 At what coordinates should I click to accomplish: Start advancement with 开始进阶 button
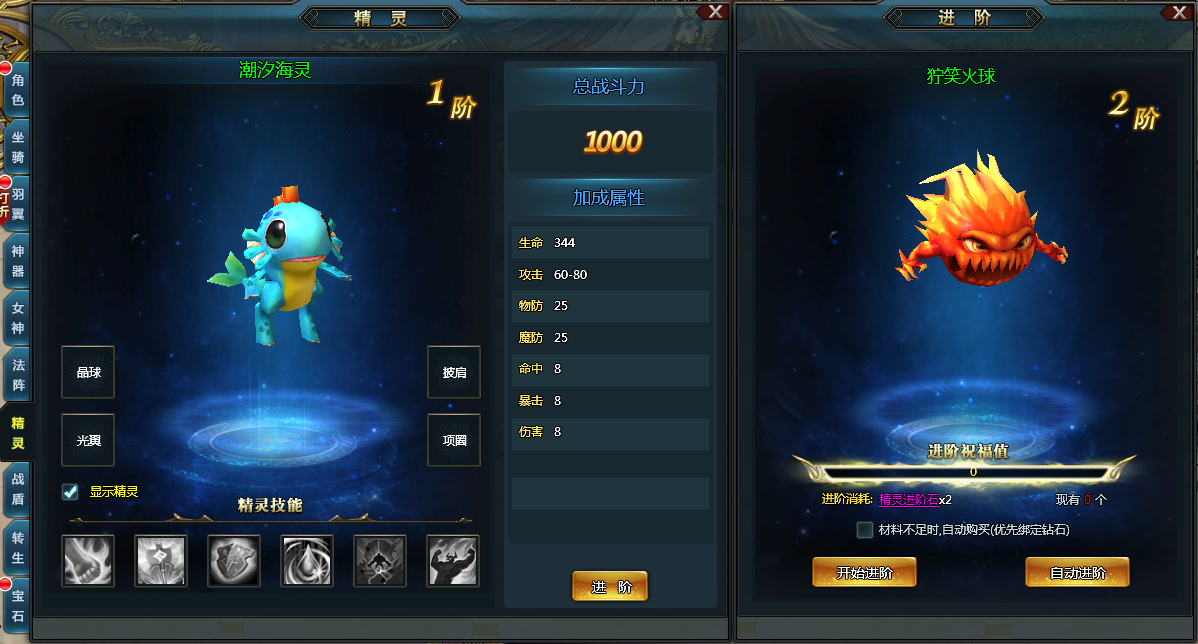(864, 573)
